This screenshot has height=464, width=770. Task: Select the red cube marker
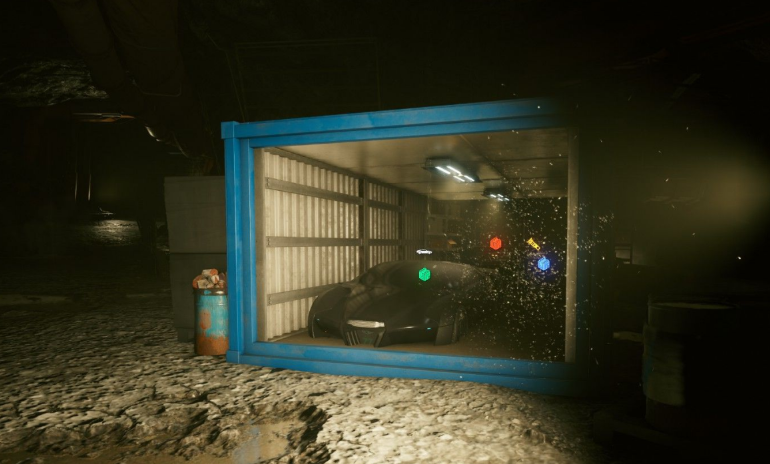click(495, 243)
